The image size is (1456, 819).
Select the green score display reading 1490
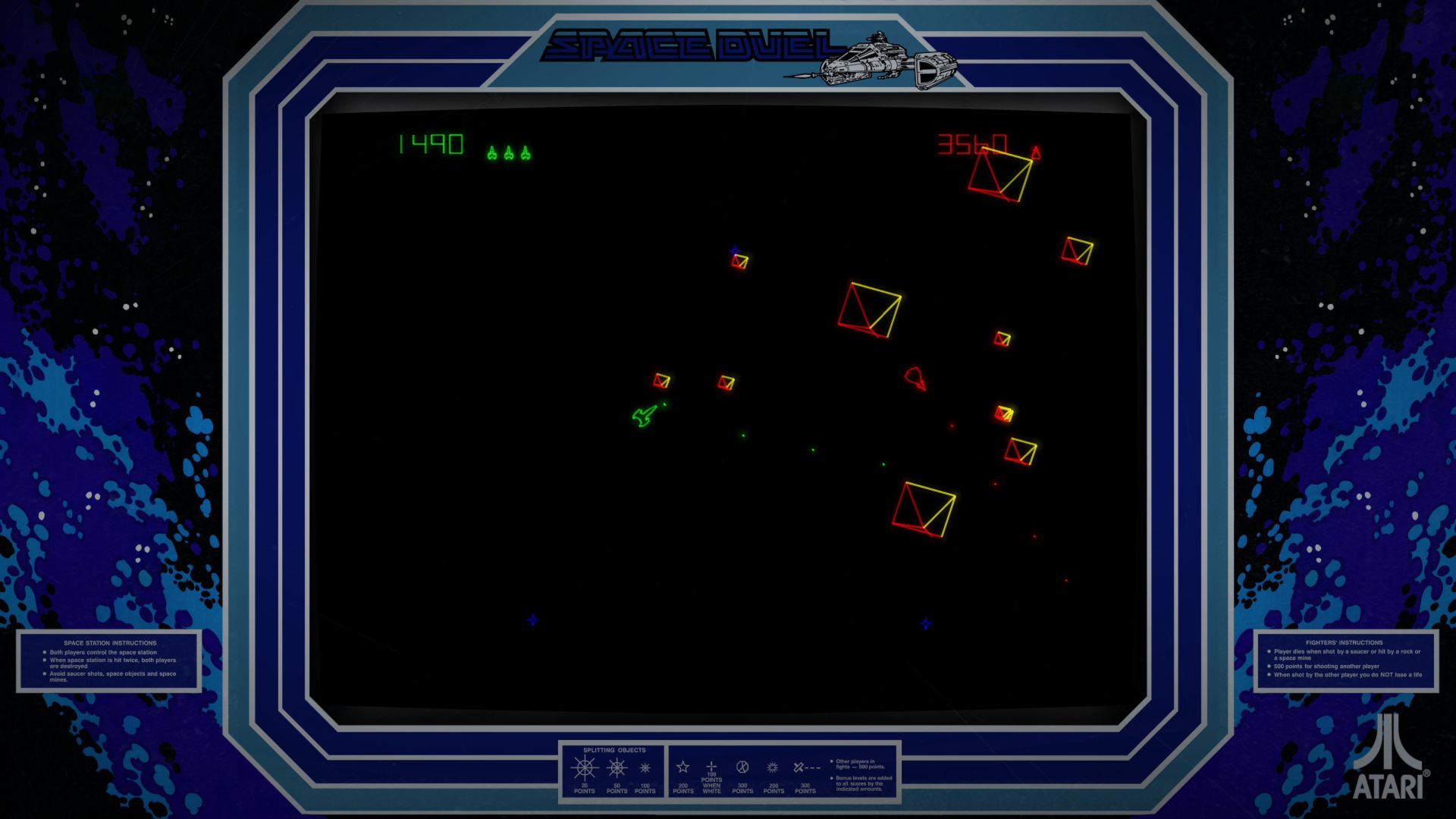coord(428,143)
